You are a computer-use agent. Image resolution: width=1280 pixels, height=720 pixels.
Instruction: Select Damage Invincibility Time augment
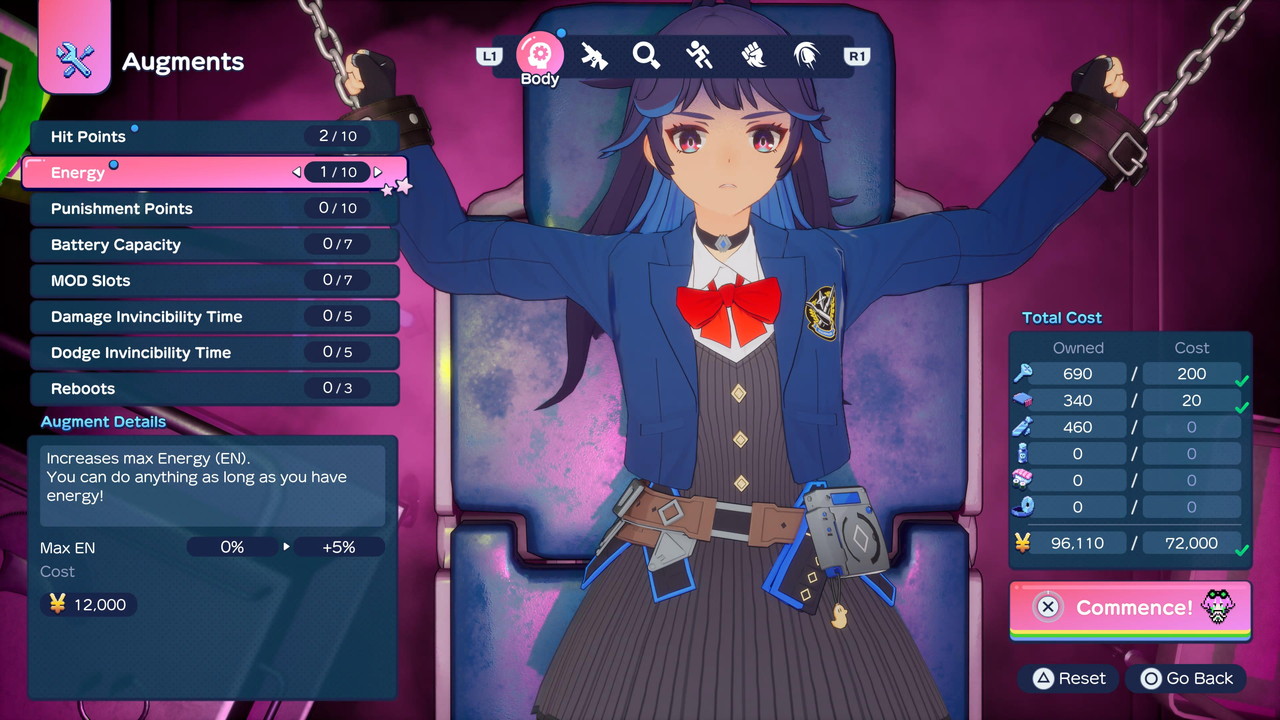[x=214, y=317]
